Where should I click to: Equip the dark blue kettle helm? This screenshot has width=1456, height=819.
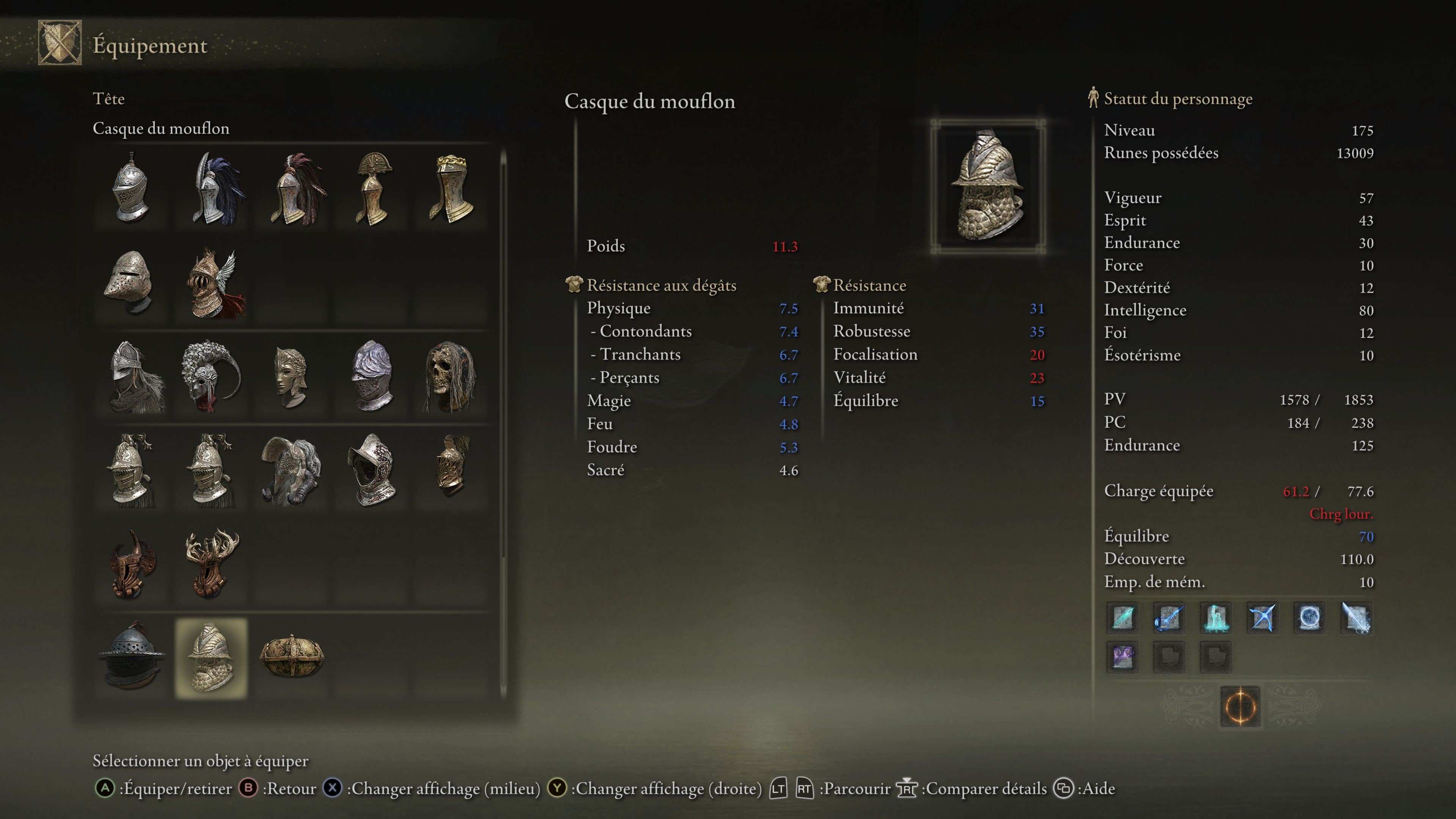130,657
